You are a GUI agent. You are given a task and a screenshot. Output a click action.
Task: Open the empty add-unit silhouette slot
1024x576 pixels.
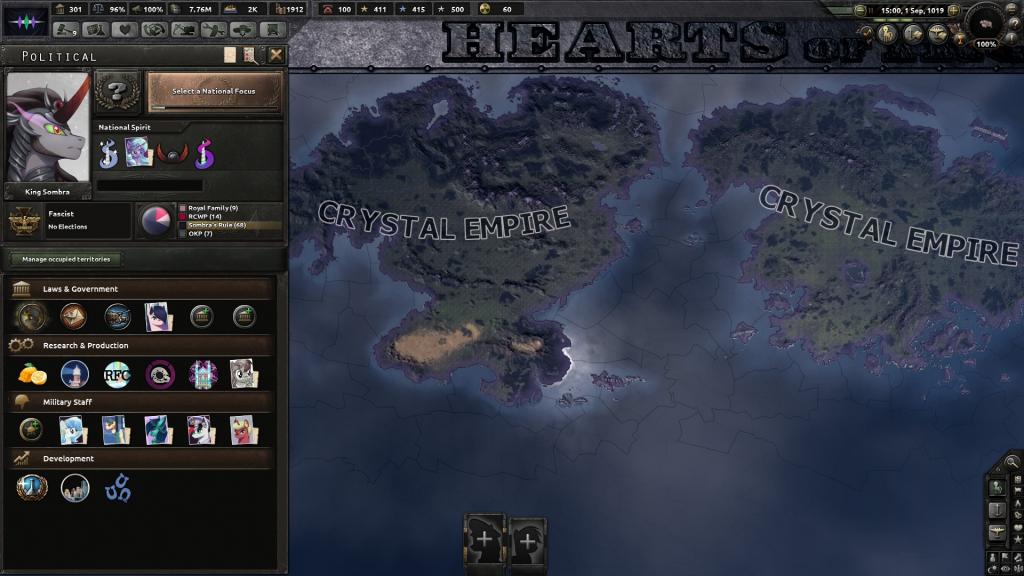485,540
